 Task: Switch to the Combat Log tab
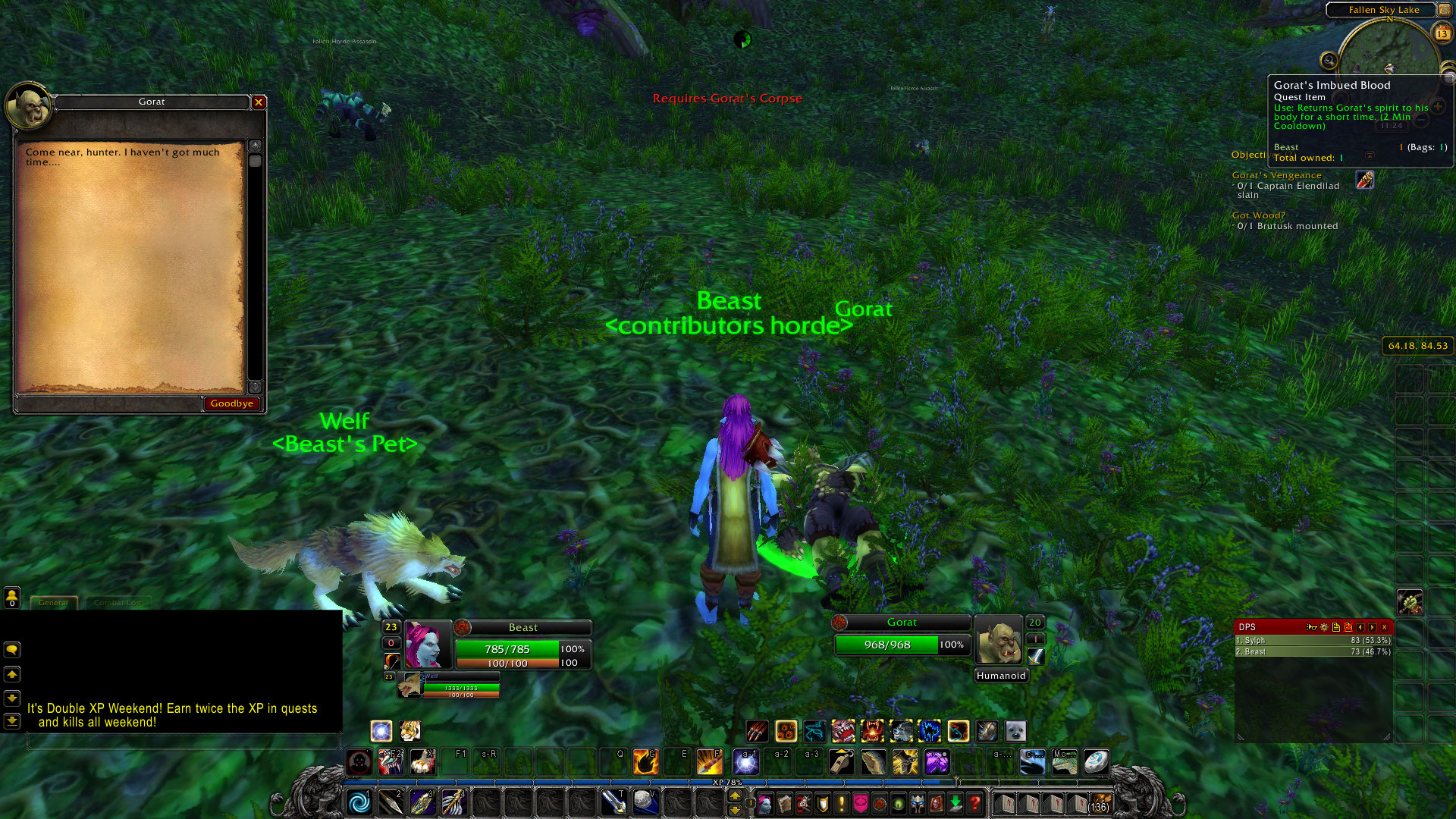(x=118, y=602)
